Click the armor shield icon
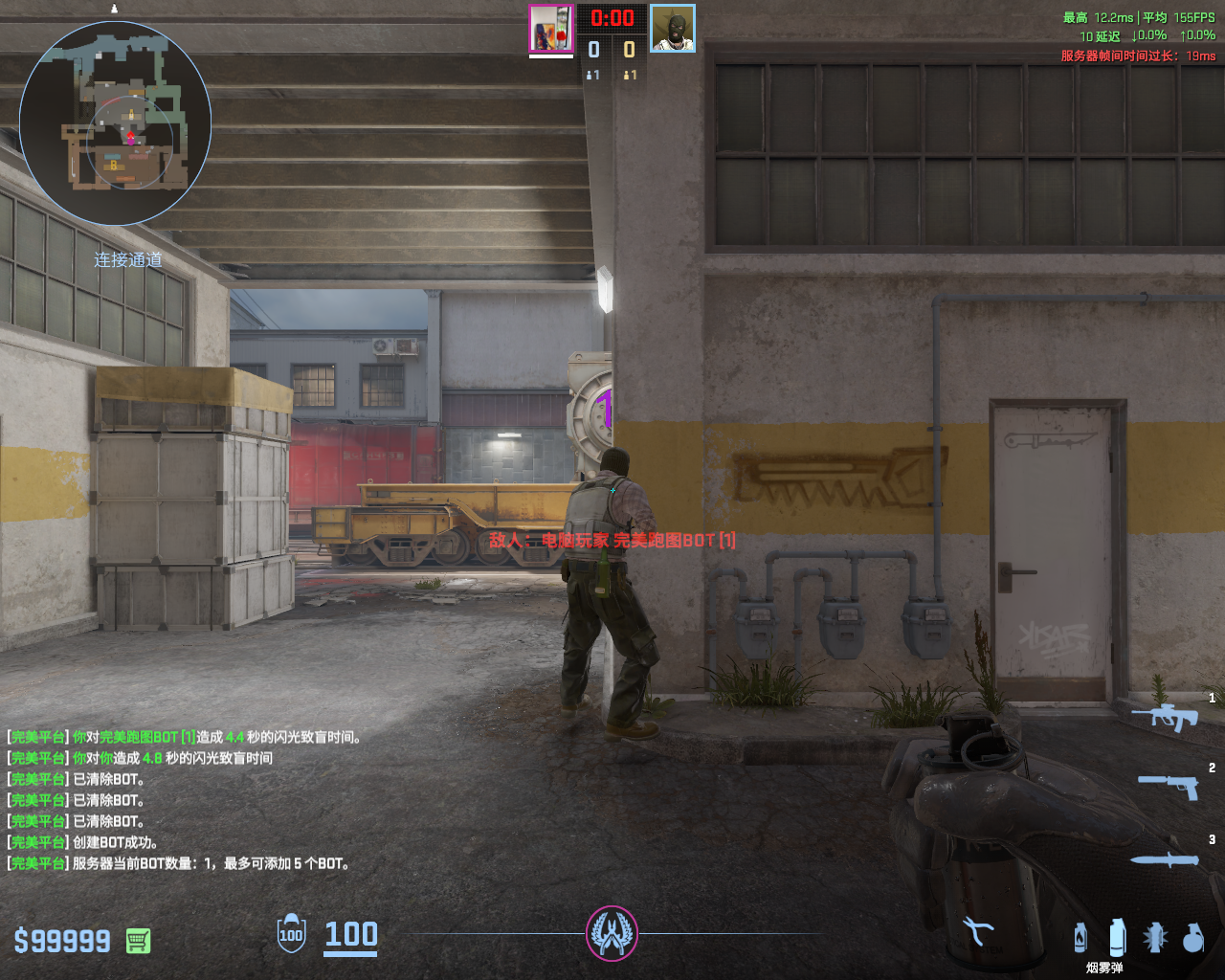The height and width of the screenshot is (980, 1225). coord(291,934)
